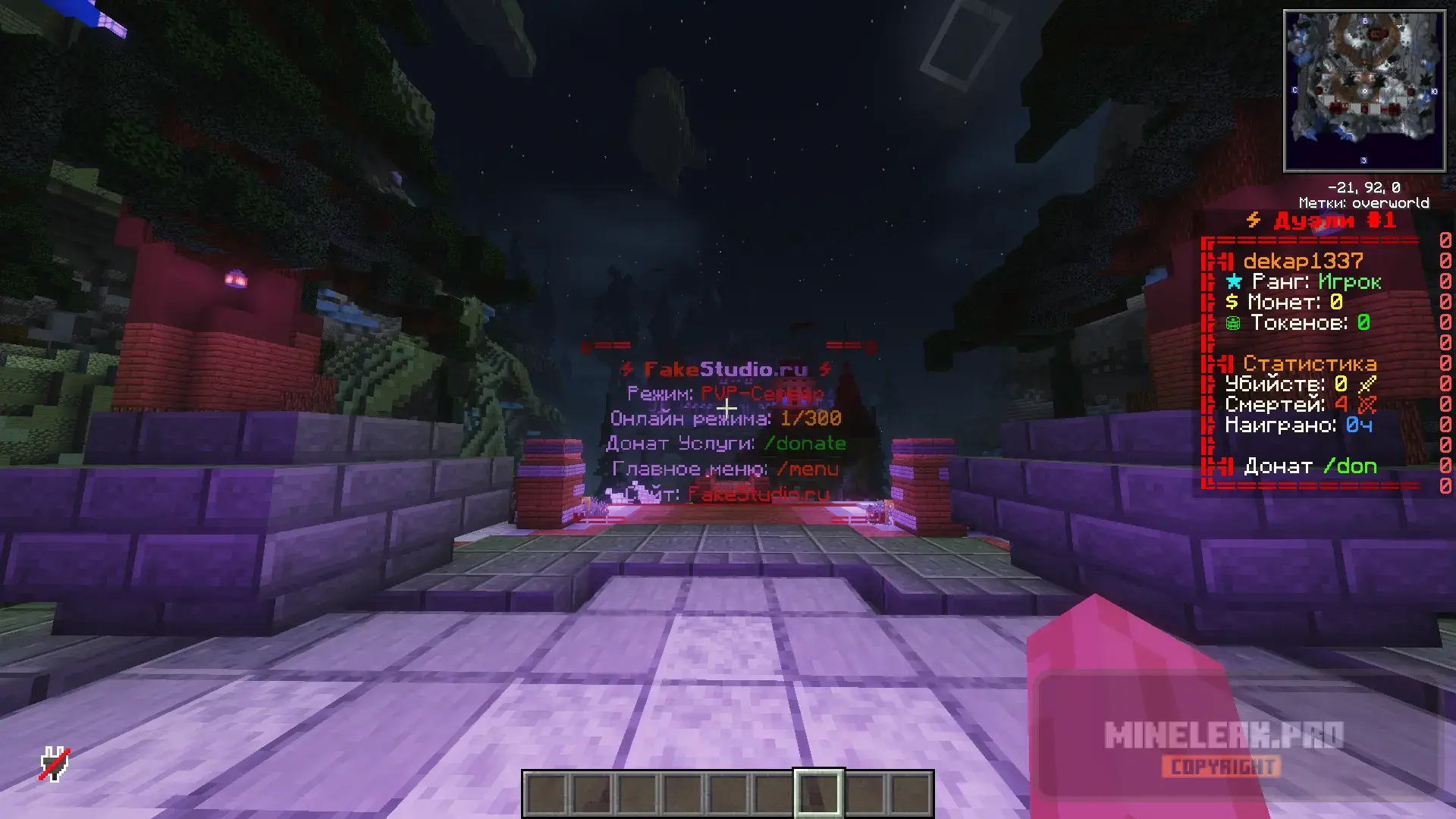Click the crossed-out plug icon
Screen dimensions: 1456x819
click(x=55, y=764)
